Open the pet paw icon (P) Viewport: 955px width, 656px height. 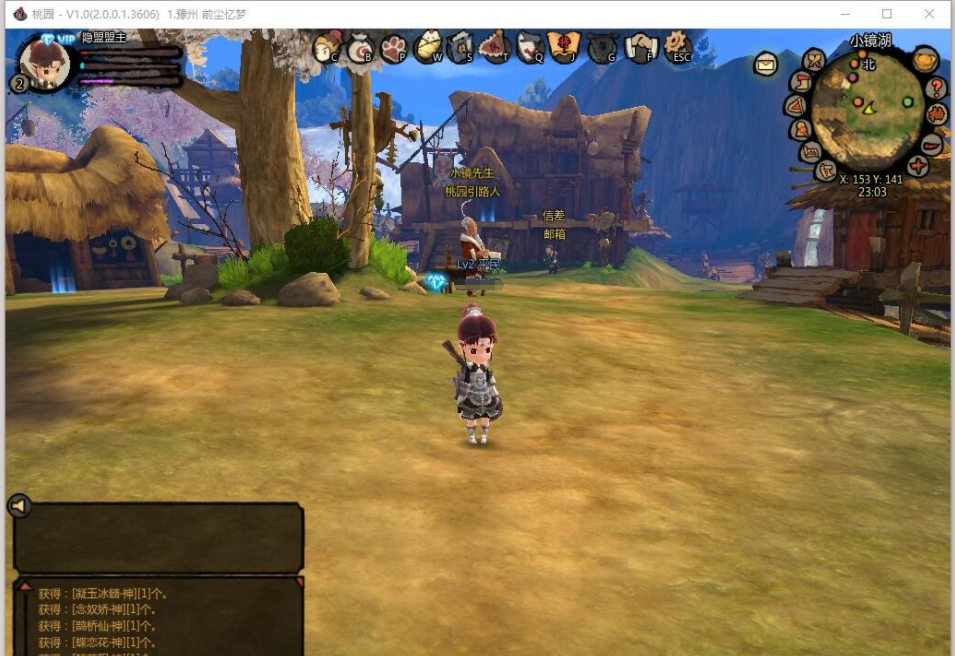click(393, 47)
